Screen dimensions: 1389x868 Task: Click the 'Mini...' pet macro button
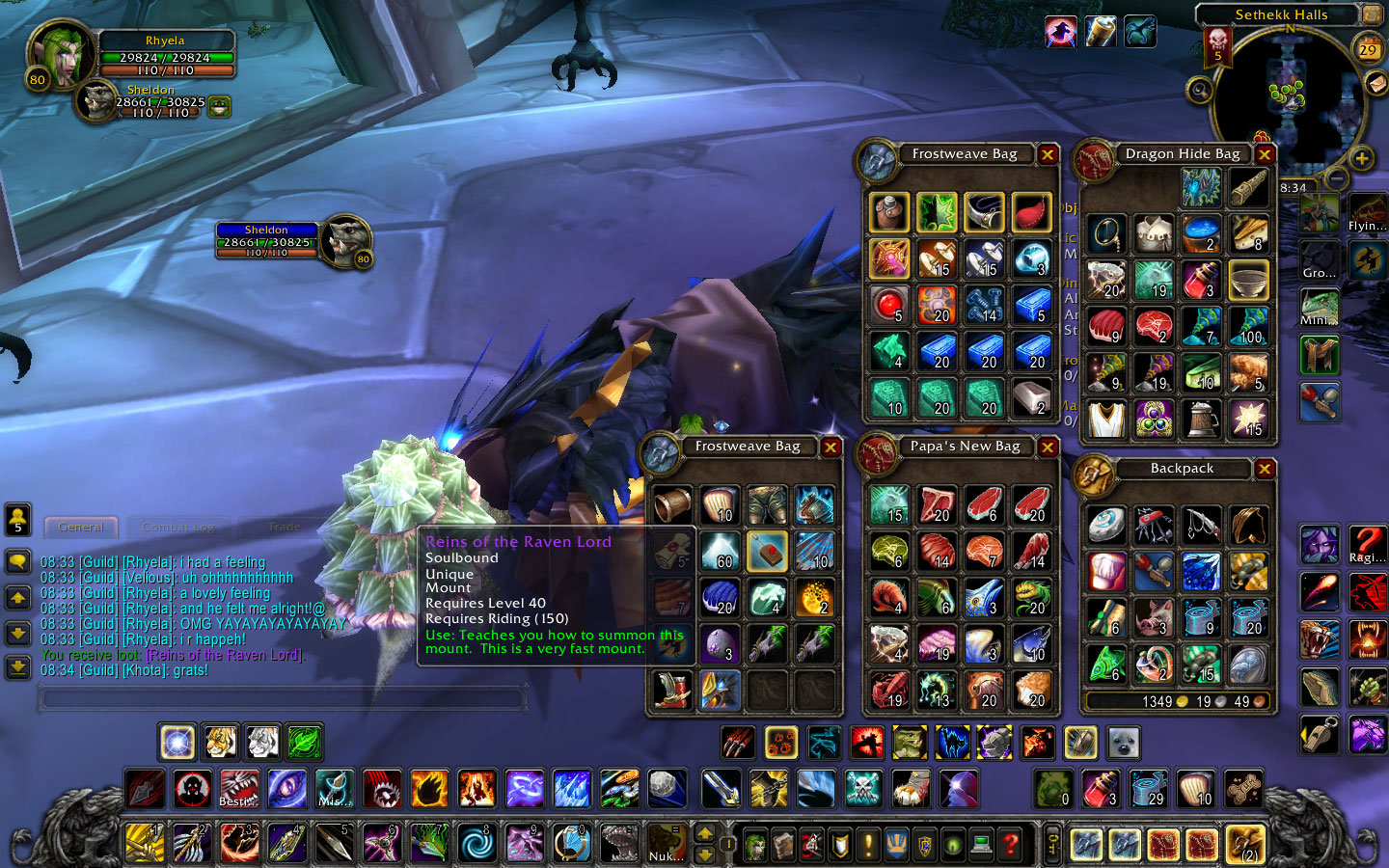1319,307
